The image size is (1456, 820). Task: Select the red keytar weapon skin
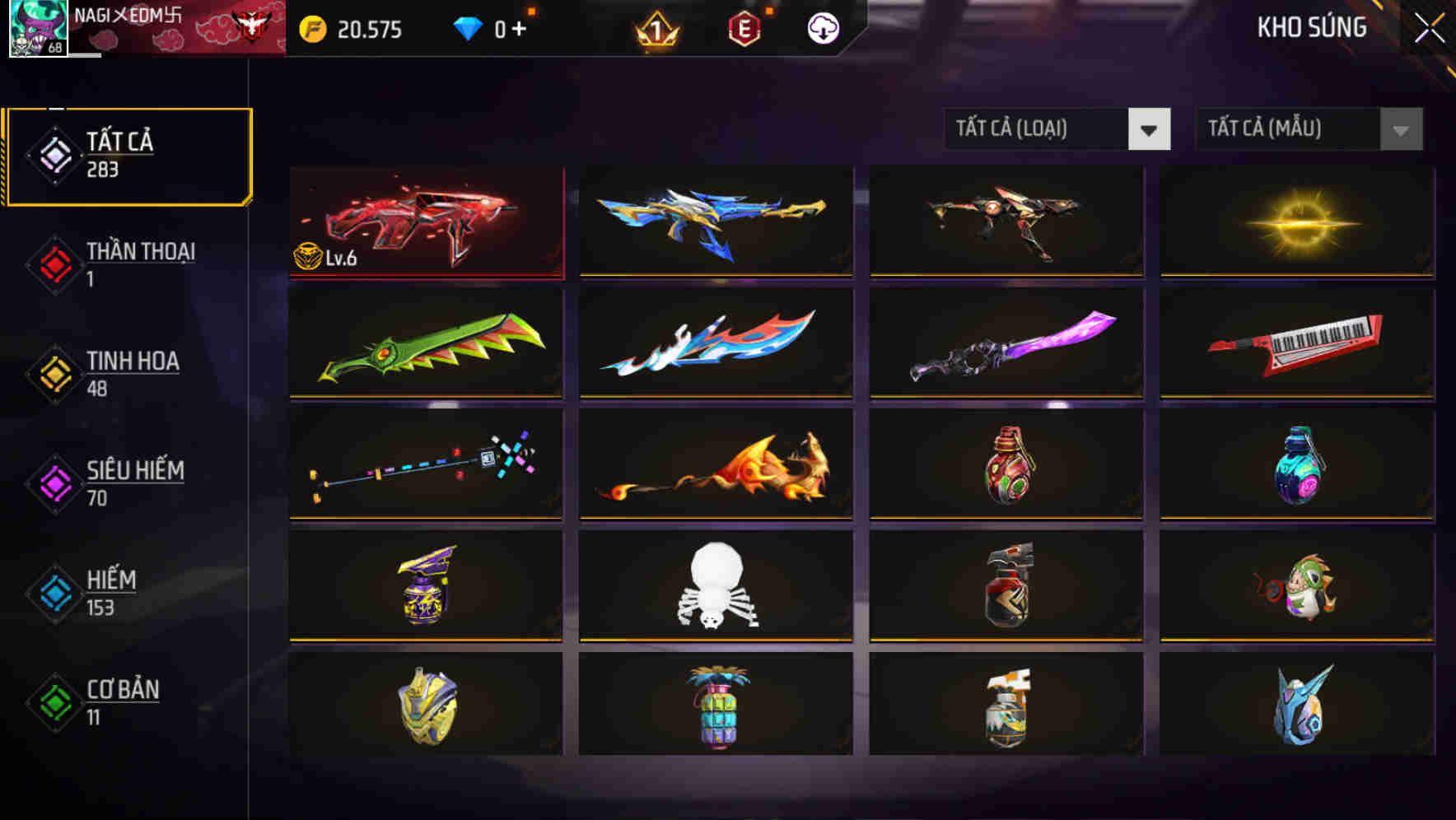(x=1296, y=342)
